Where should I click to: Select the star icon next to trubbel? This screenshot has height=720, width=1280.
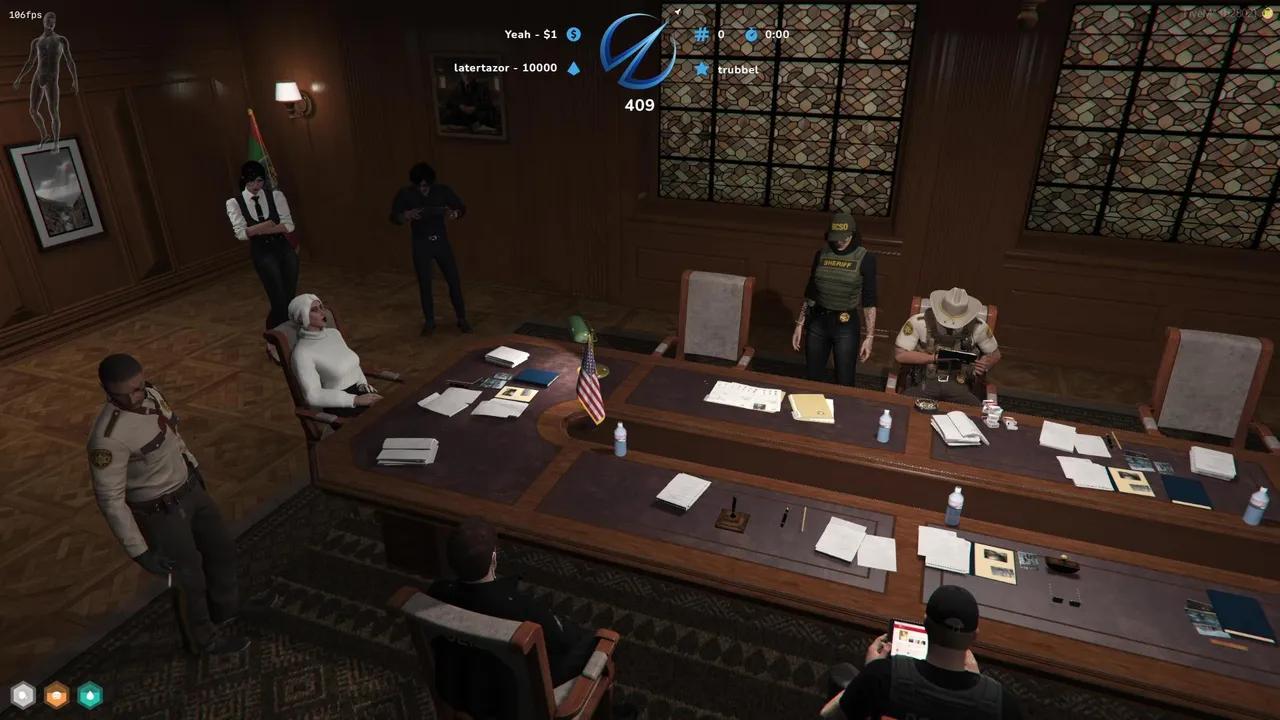[702, 69]
